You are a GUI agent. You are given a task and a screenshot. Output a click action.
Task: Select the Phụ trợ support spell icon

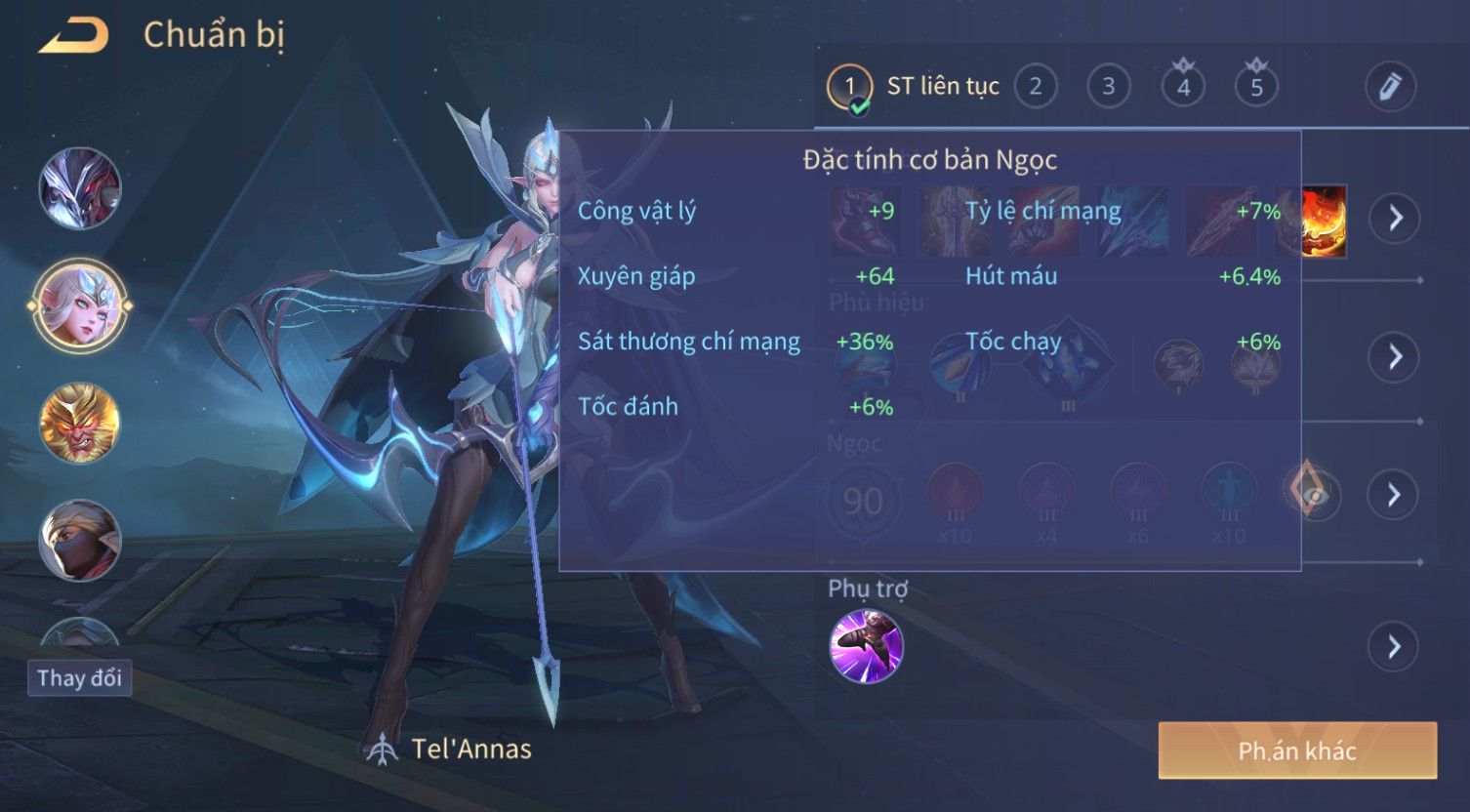(866, 646)
